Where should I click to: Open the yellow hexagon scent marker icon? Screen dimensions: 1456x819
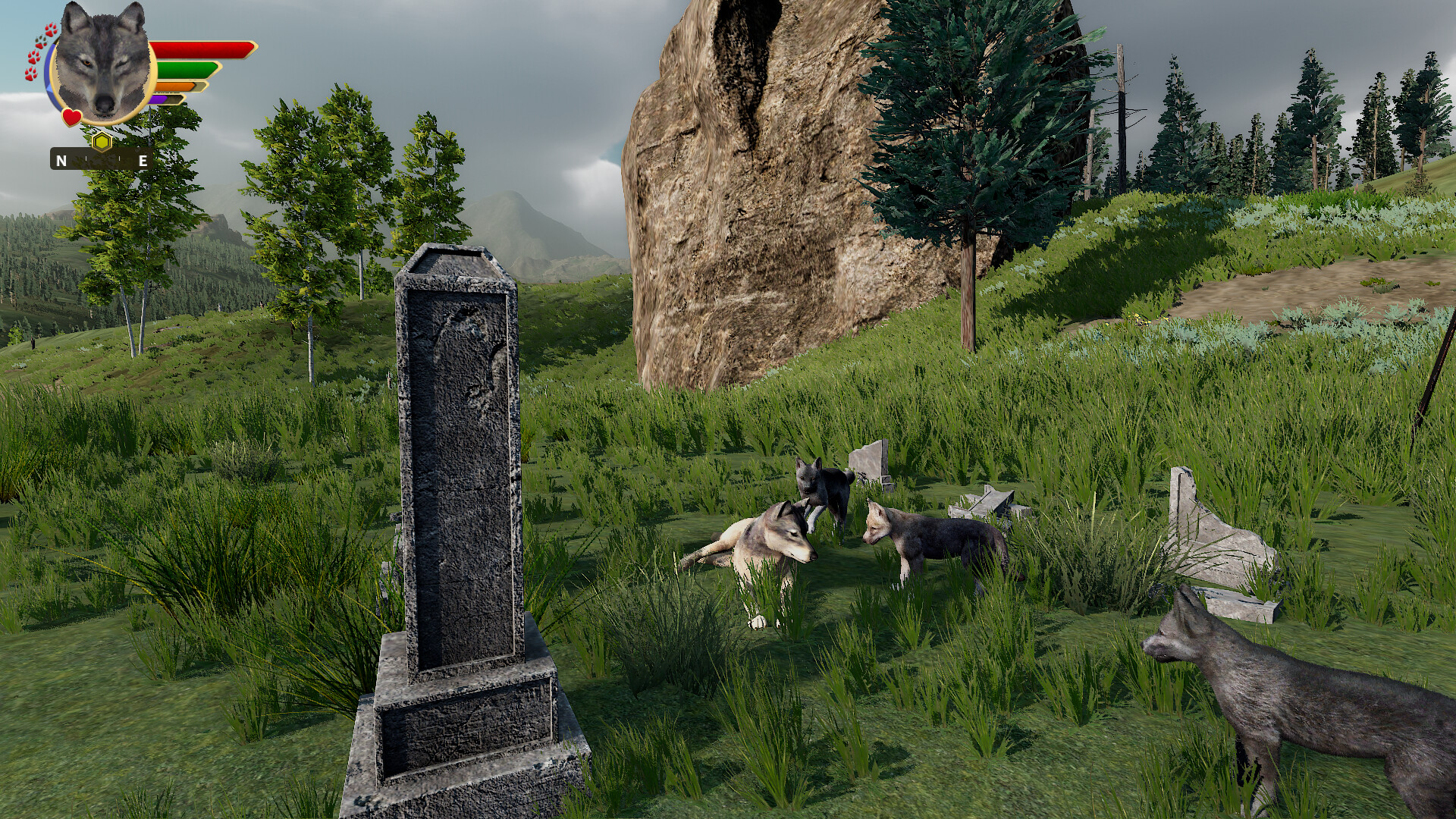102,141
